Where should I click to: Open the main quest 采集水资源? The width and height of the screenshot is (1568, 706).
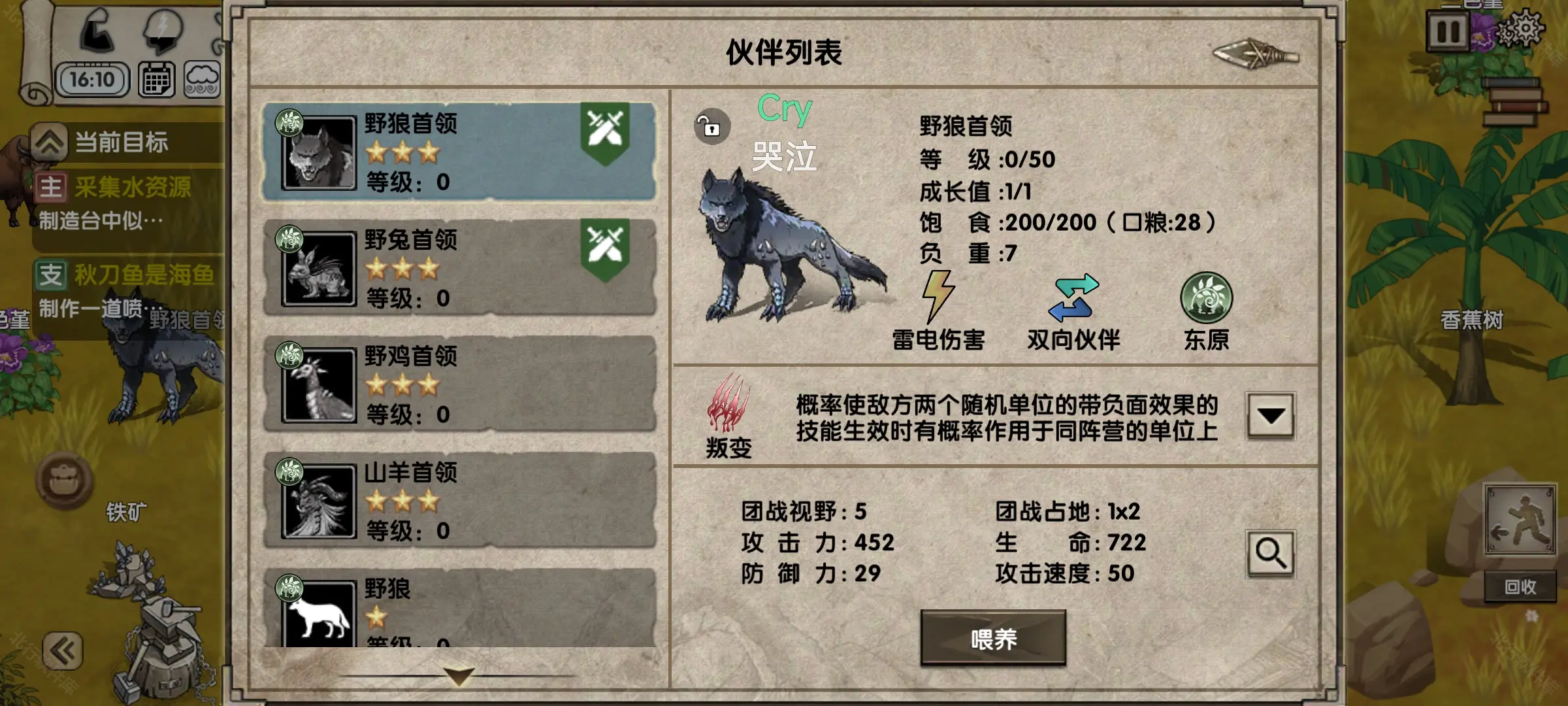(x=133, y=188)
